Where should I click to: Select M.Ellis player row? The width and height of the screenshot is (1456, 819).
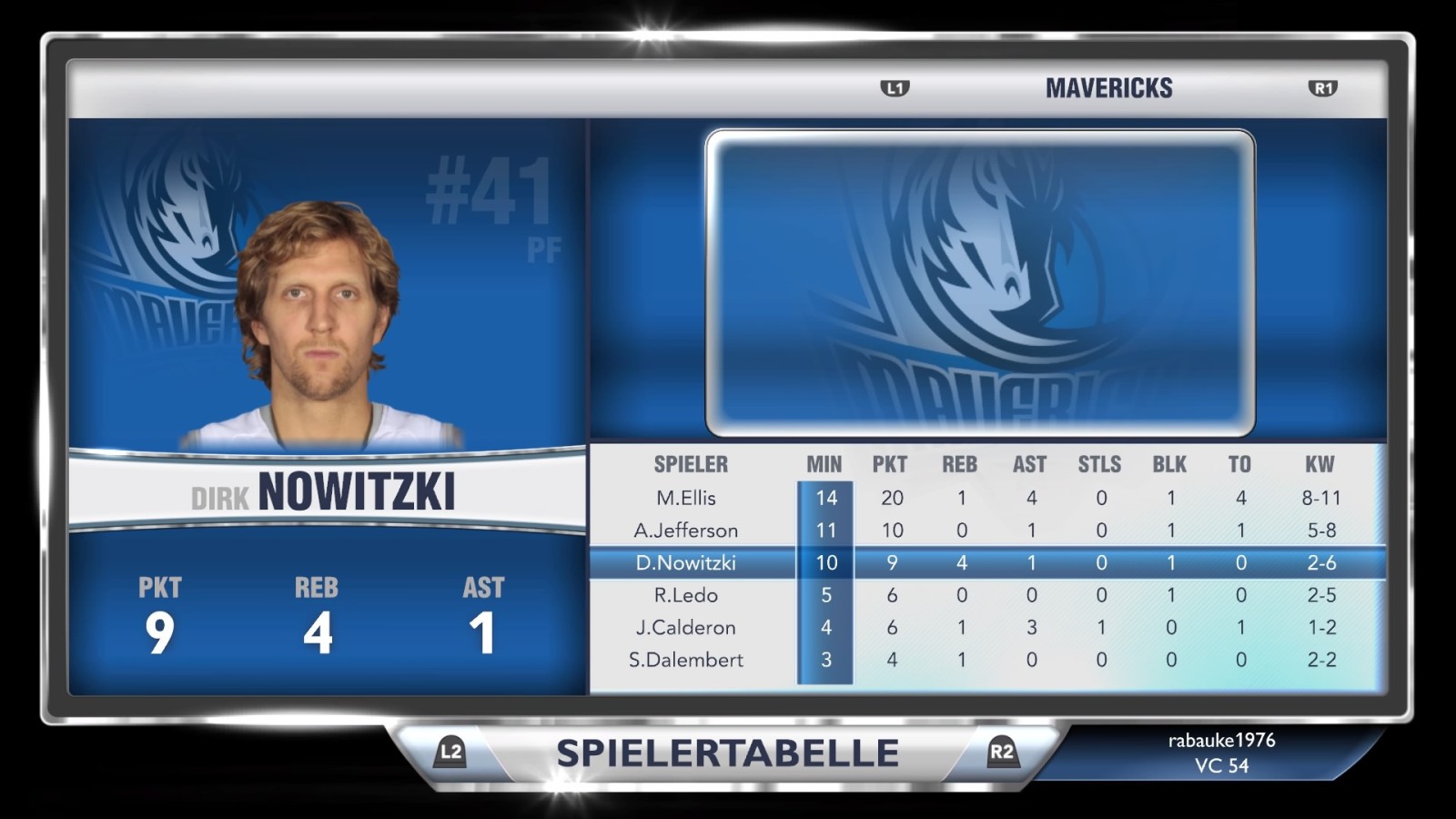point(686,498)
